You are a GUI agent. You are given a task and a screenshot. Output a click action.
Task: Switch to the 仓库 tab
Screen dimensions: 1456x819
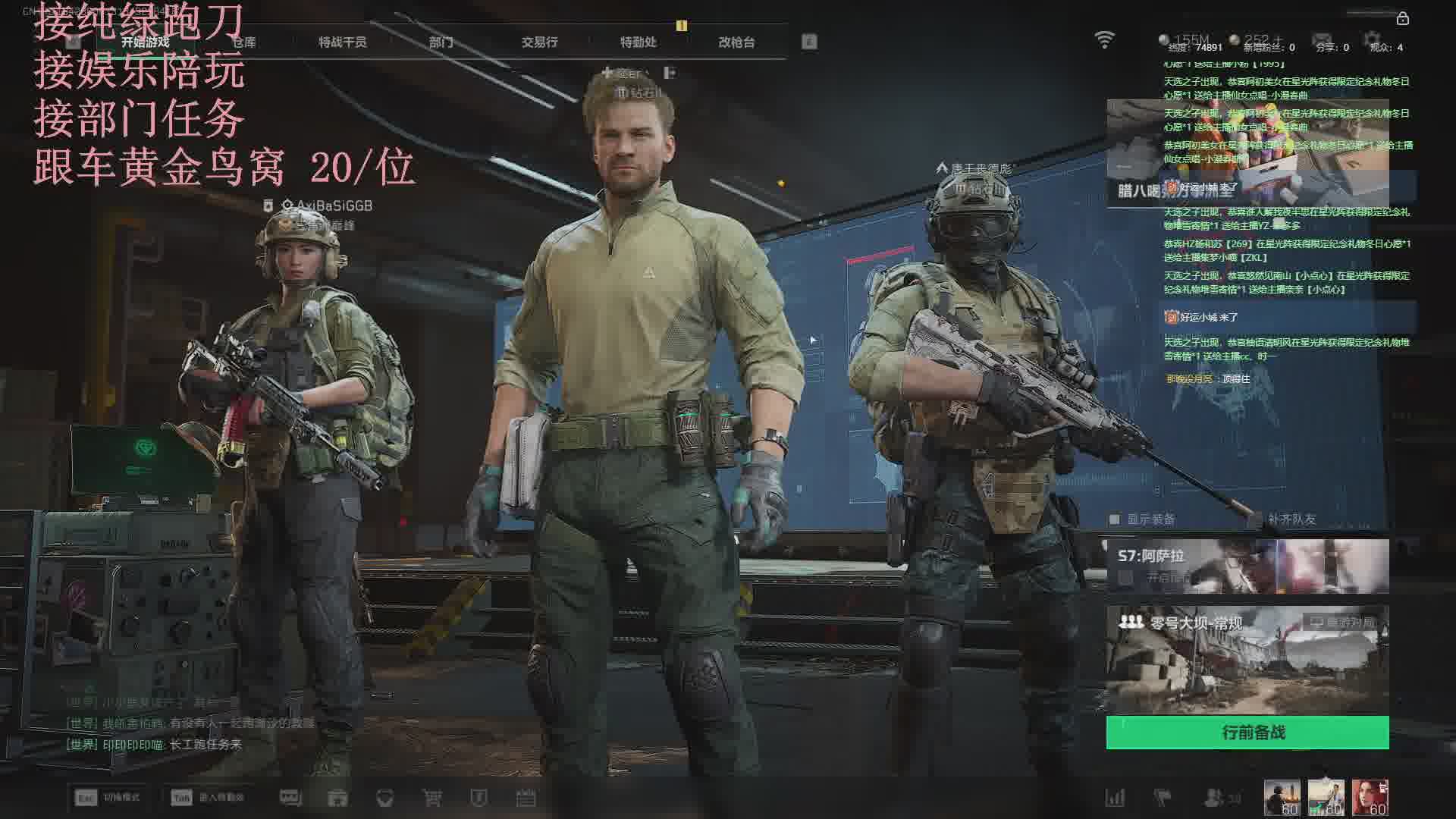point(244,42)
